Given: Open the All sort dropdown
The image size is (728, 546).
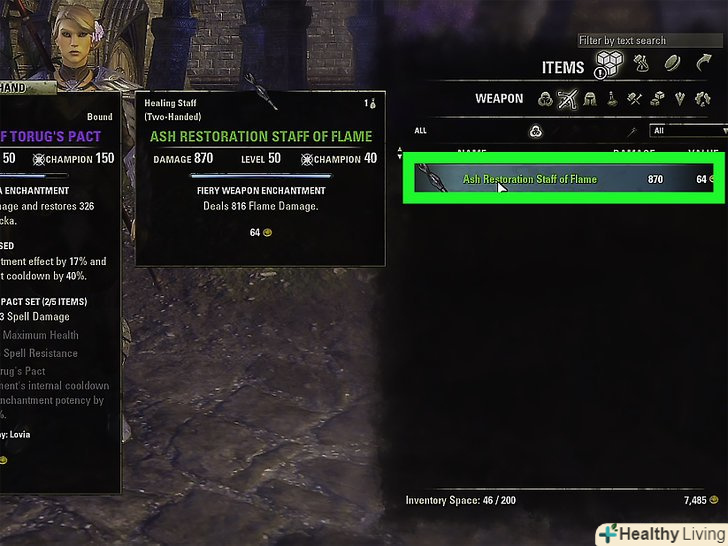Looking at the screenshot, I should click(x=689, y=131).
